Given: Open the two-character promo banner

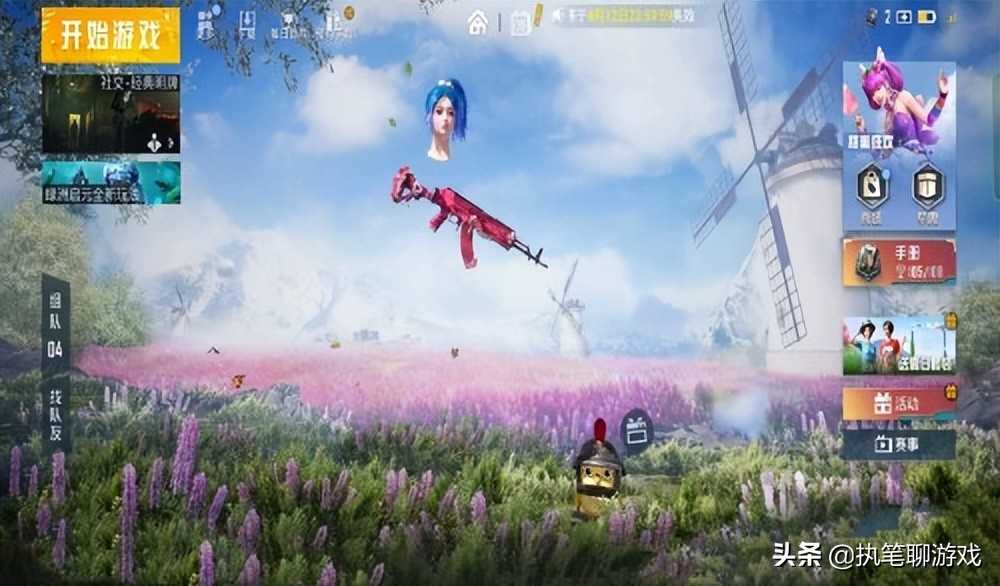Looking at the screenshot, I should click(898, 346).
